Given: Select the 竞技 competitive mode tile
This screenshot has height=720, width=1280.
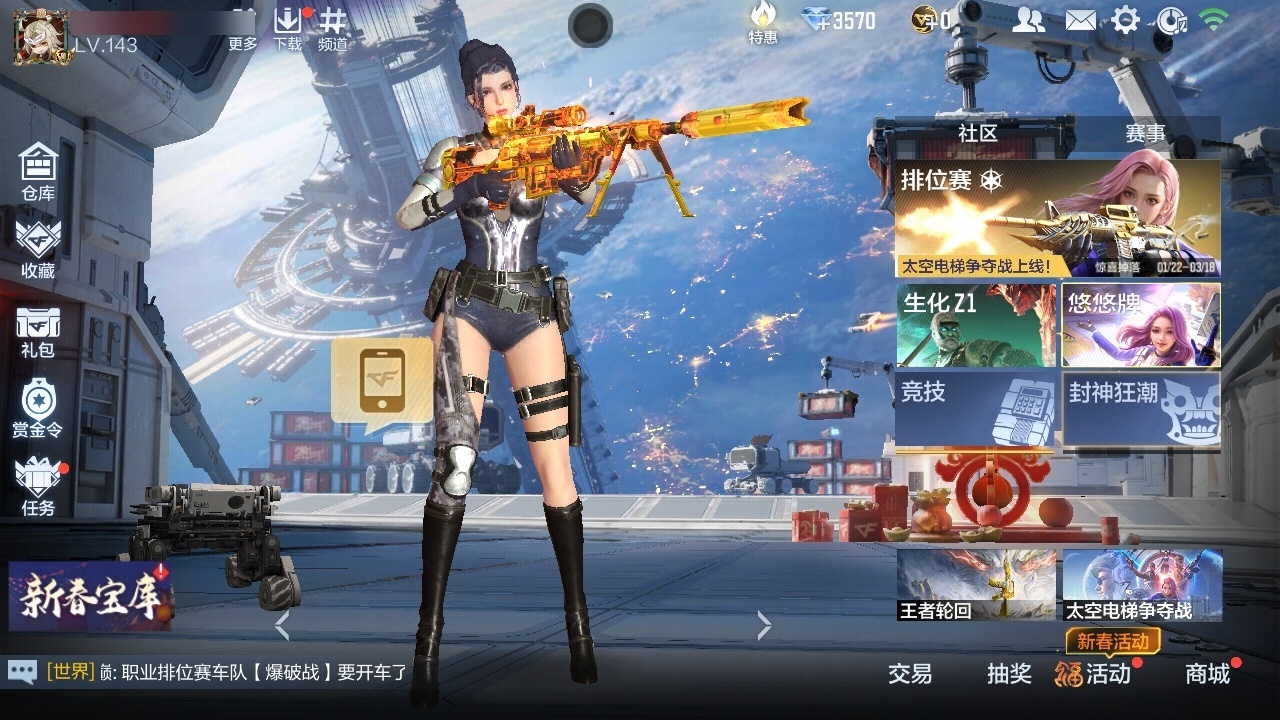Looking at the screenshot, I should pyautogui.click(x=976, y=409).
